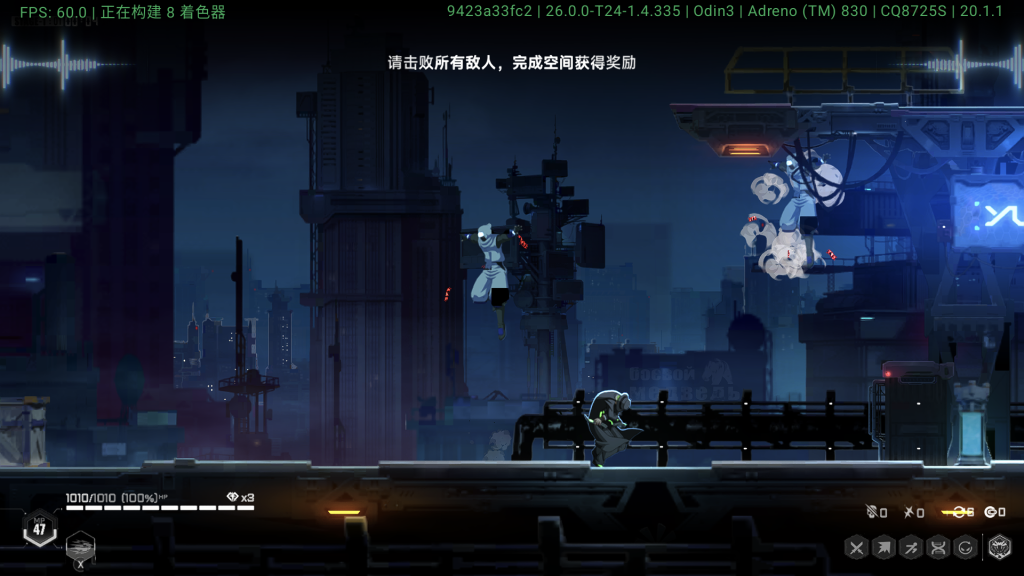1024x576 pixels.
Task: Choose the dash-slash hexagon icon
Action: click(911, 547)
